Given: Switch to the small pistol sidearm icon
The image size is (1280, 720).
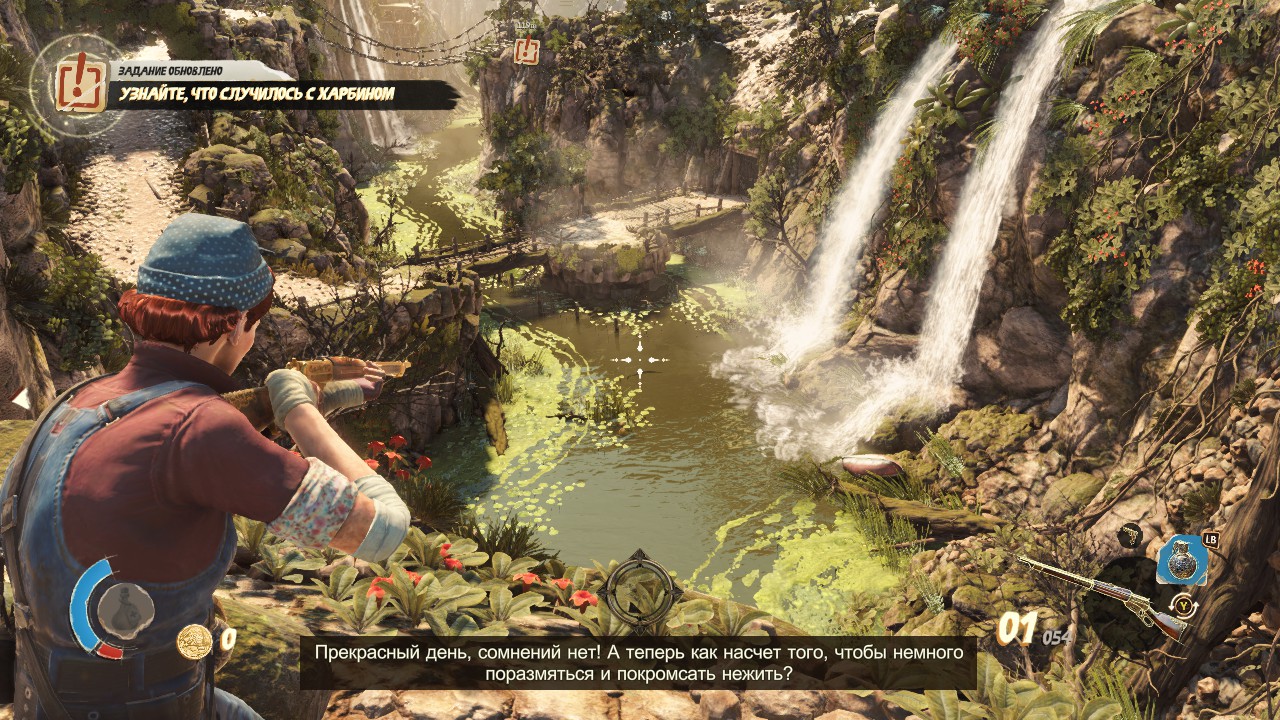Looking at the screenshot, I should pyautogui.click(x=1130, y=535).
